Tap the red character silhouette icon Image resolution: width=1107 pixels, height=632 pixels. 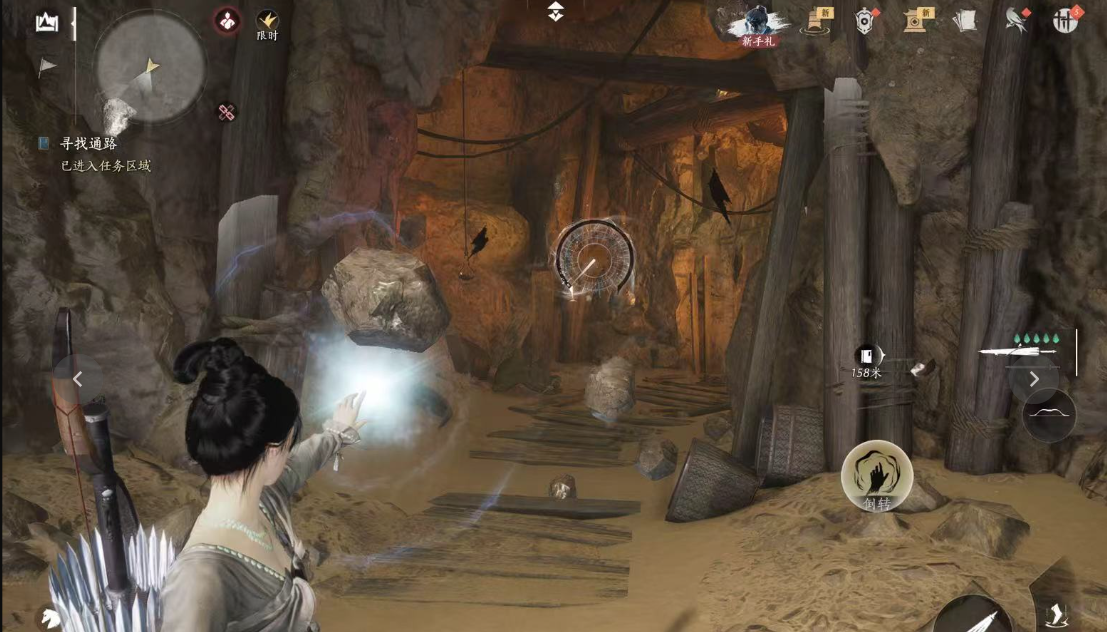point(227,20)
